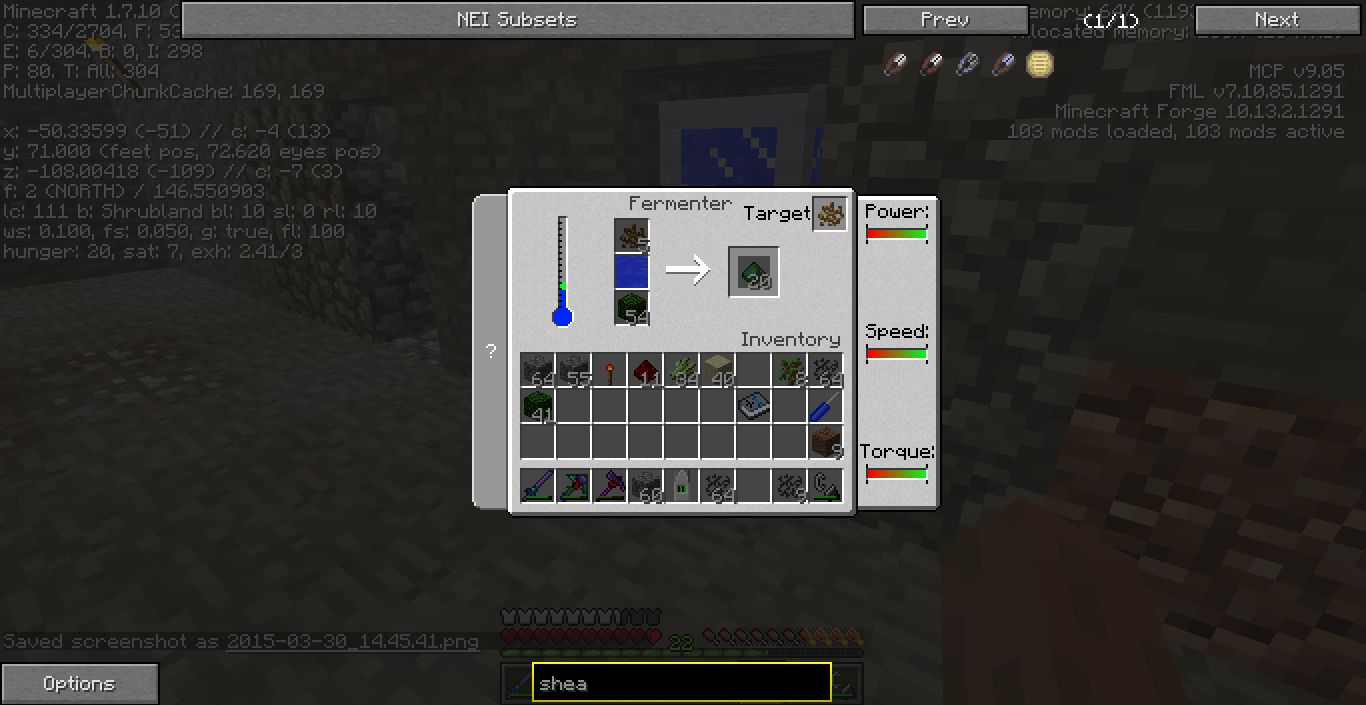Pick up the stack of 41 leaves
1366x705 pixels.
click(538, 407)
